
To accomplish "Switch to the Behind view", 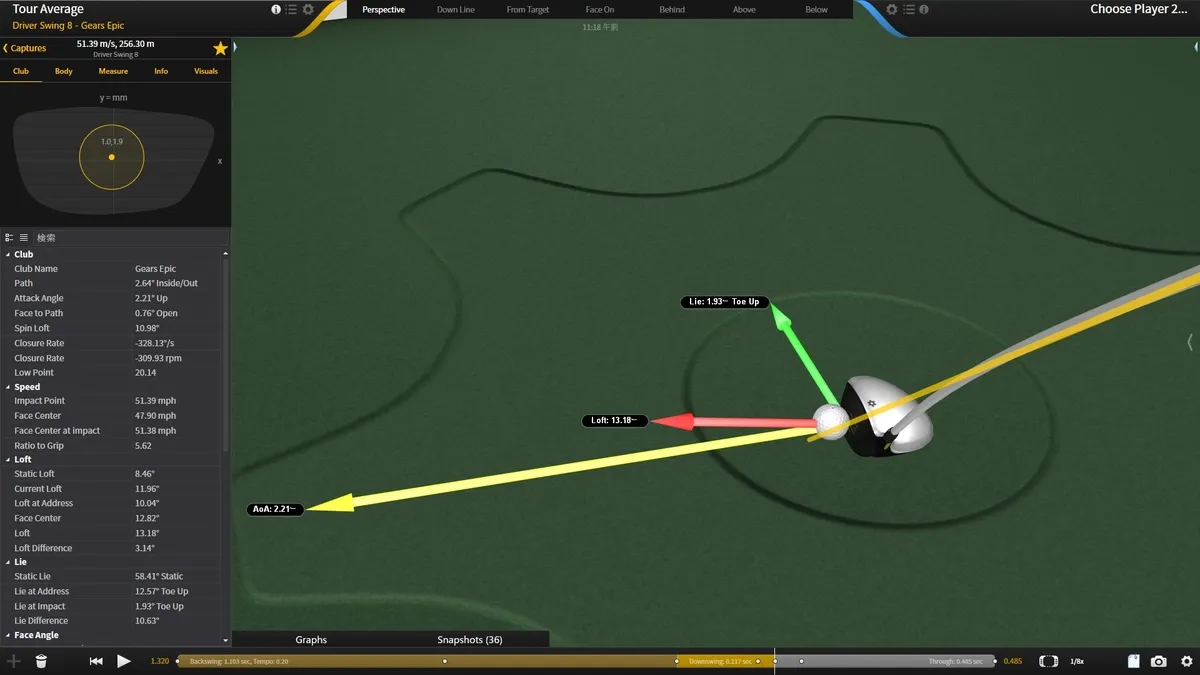I will [672, 10].
